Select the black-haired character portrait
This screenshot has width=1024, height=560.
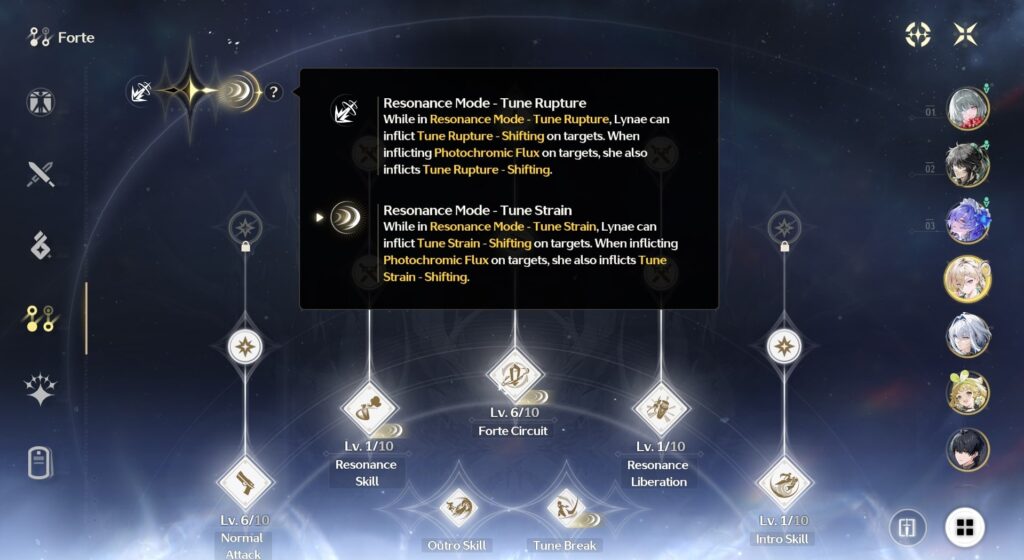(x=967, y=450)
